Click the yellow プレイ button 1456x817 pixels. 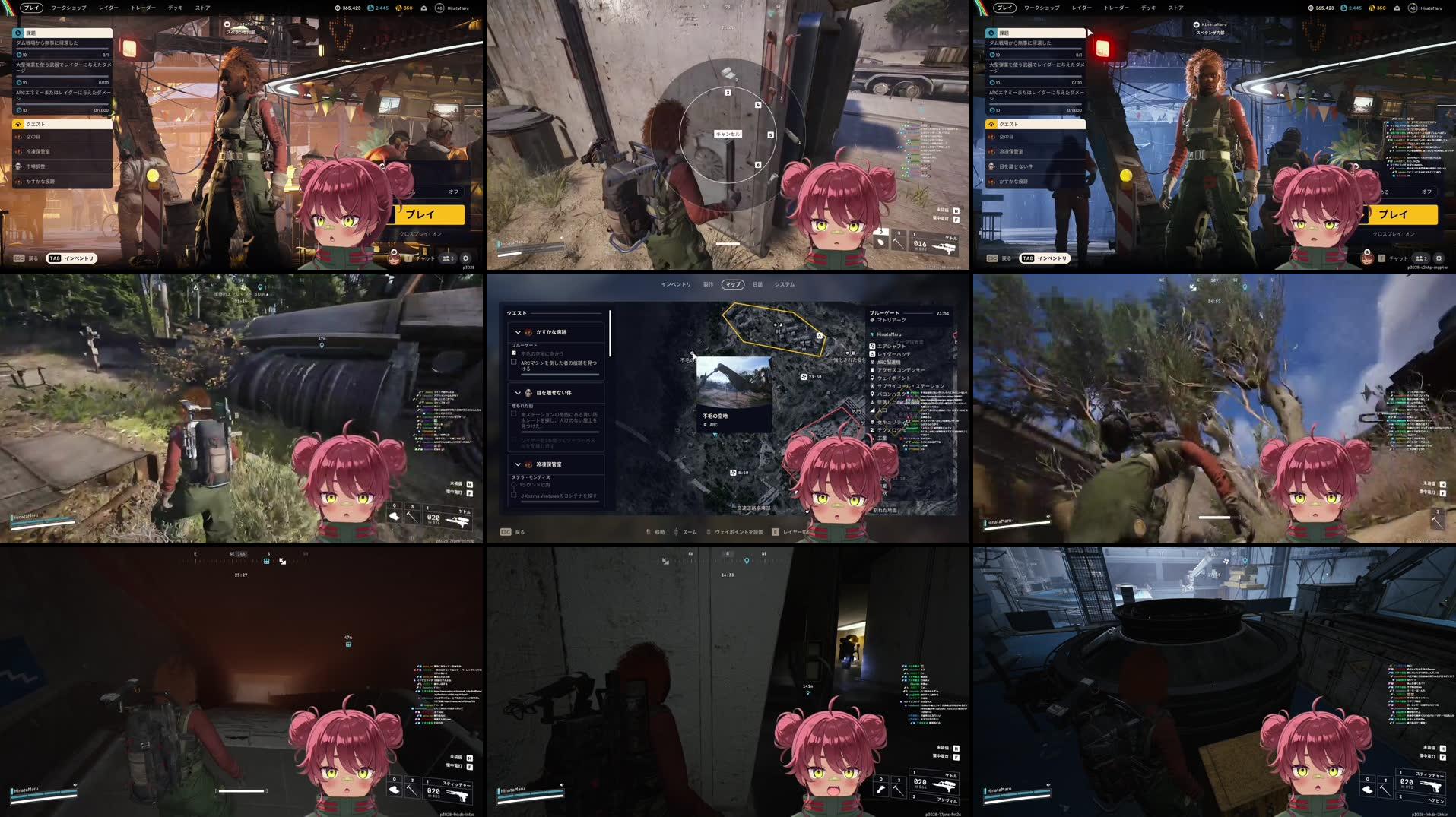click(427, 214)
